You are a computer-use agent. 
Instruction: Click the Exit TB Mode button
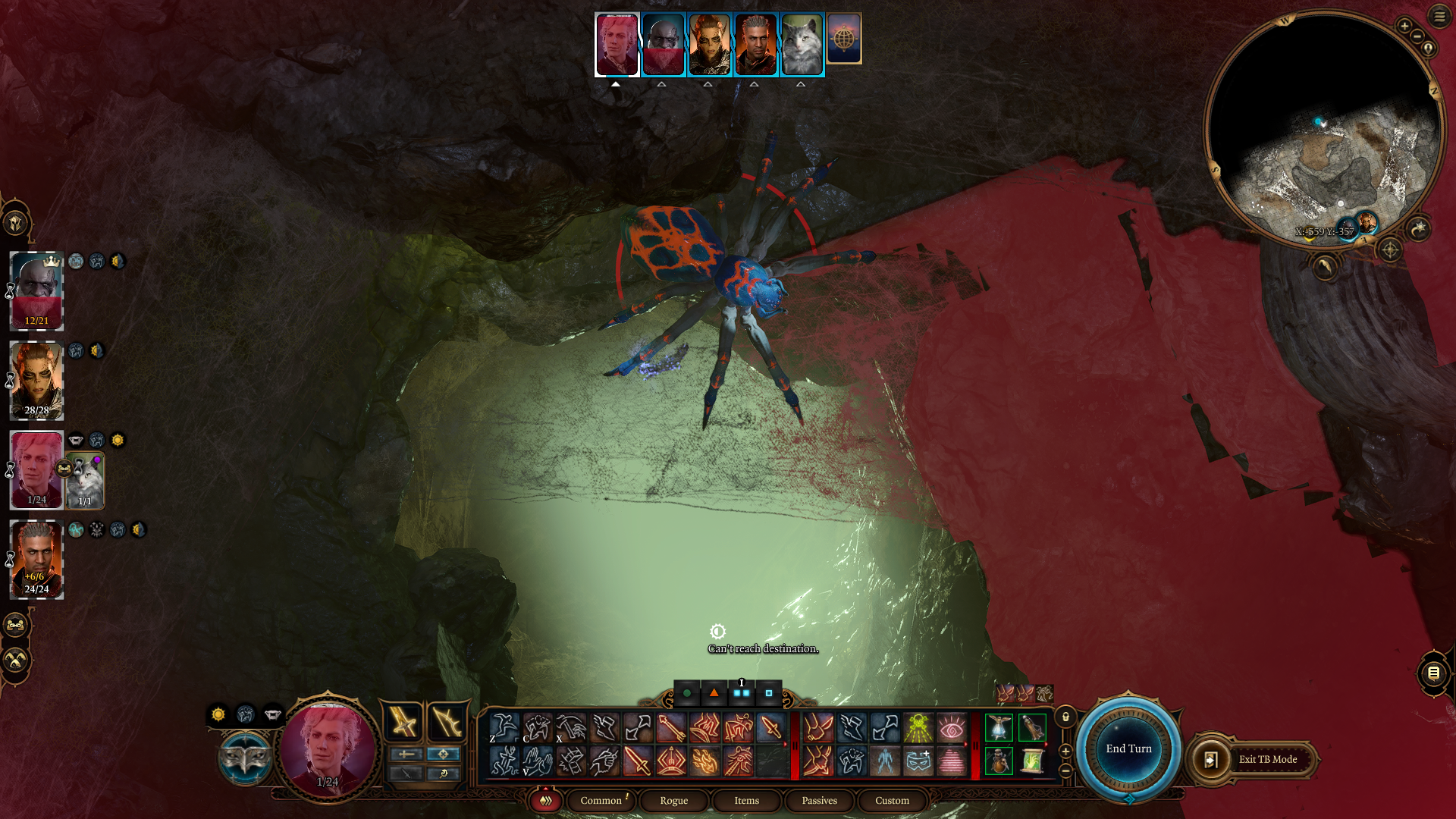(x=1267, y=759)
